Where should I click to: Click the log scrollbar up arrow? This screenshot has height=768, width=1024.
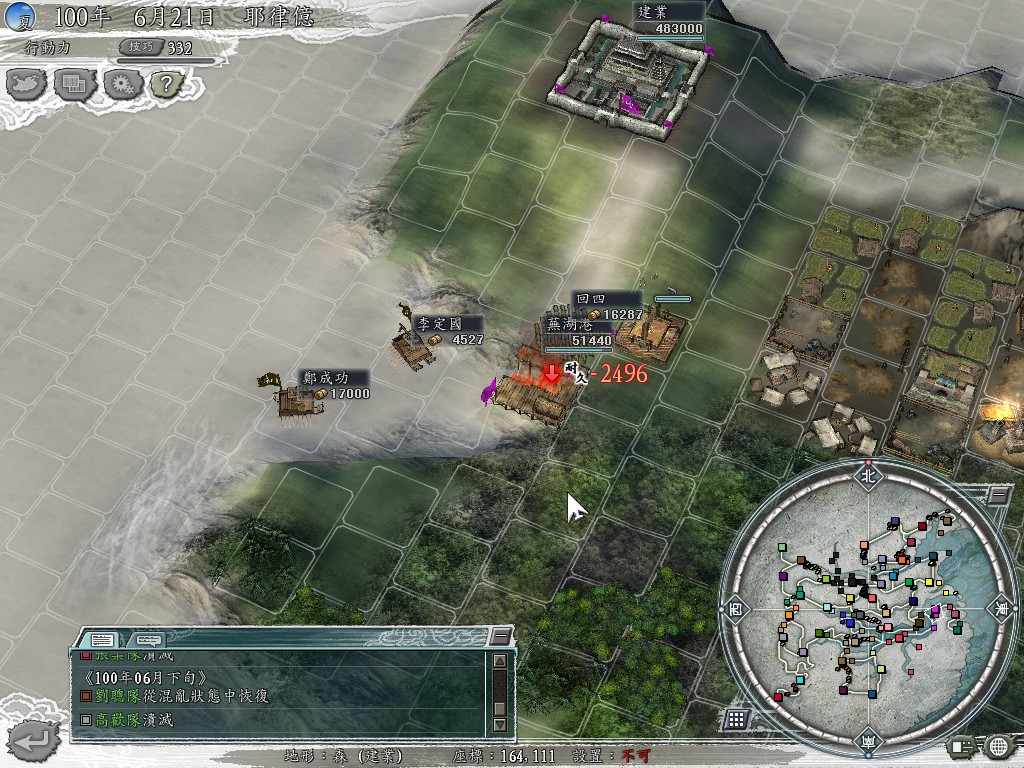coord(499,661)
